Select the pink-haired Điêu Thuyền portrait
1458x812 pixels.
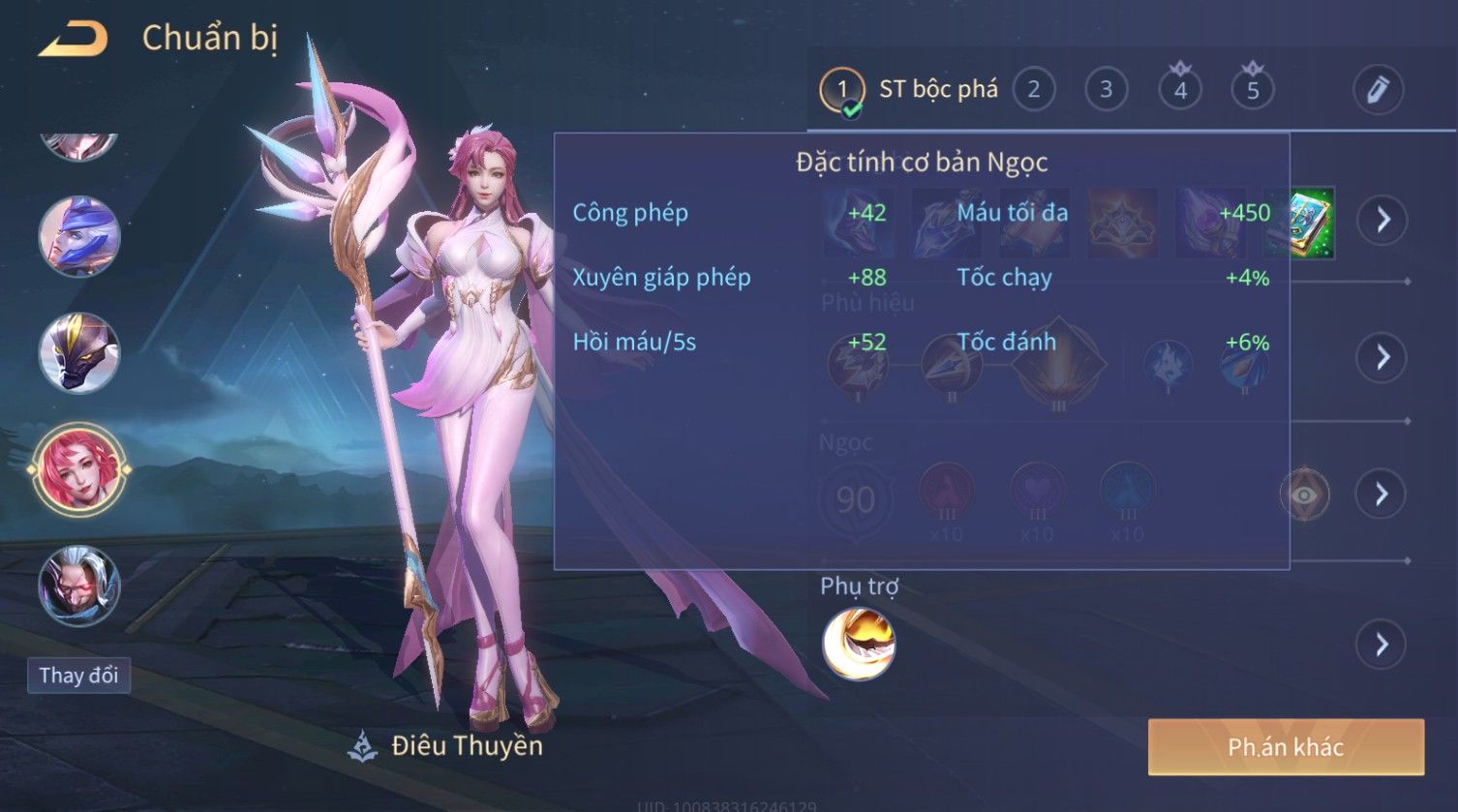click(x=79, y=470)
